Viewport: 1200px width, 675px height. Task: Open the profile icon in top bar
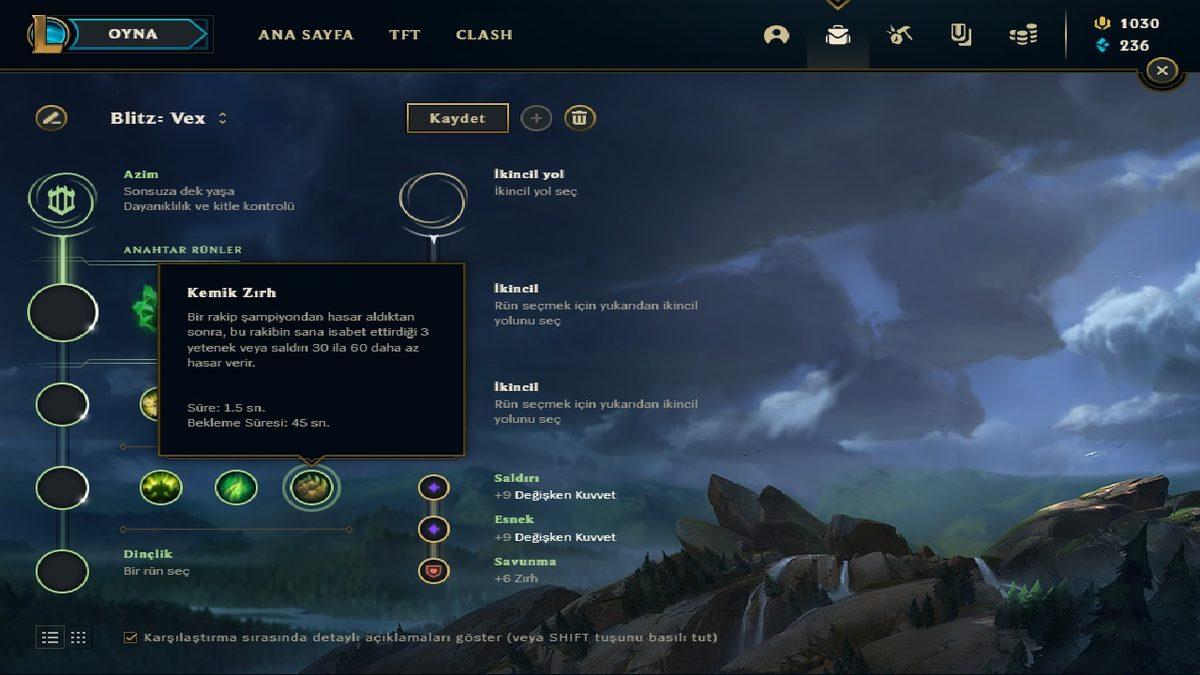pyautogui.click(x=776, y=35)
